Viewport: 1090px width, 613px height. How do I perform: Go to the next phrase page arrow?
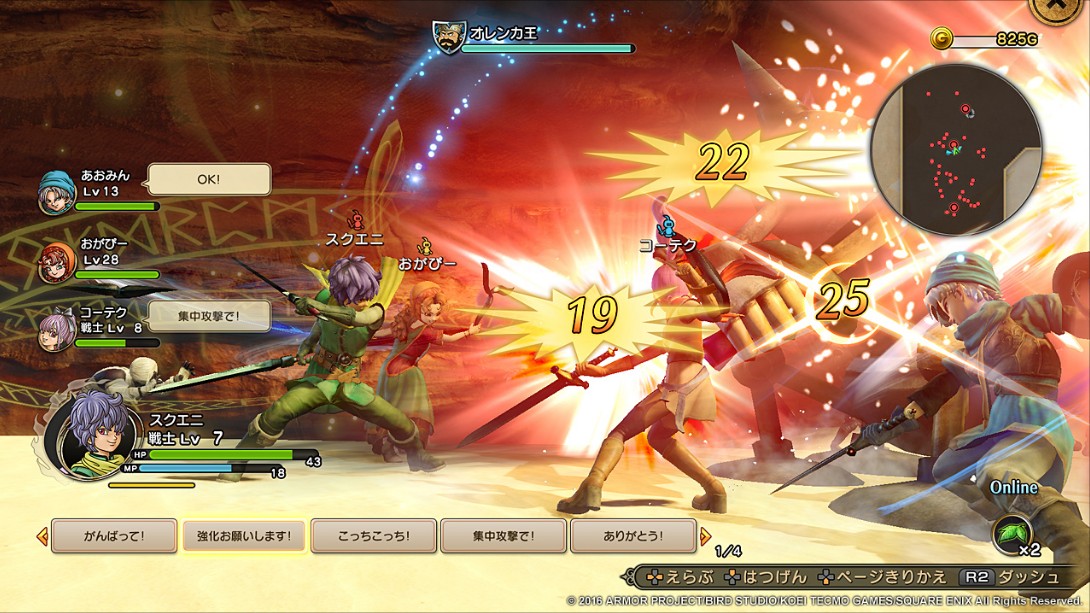coord(705,536)
